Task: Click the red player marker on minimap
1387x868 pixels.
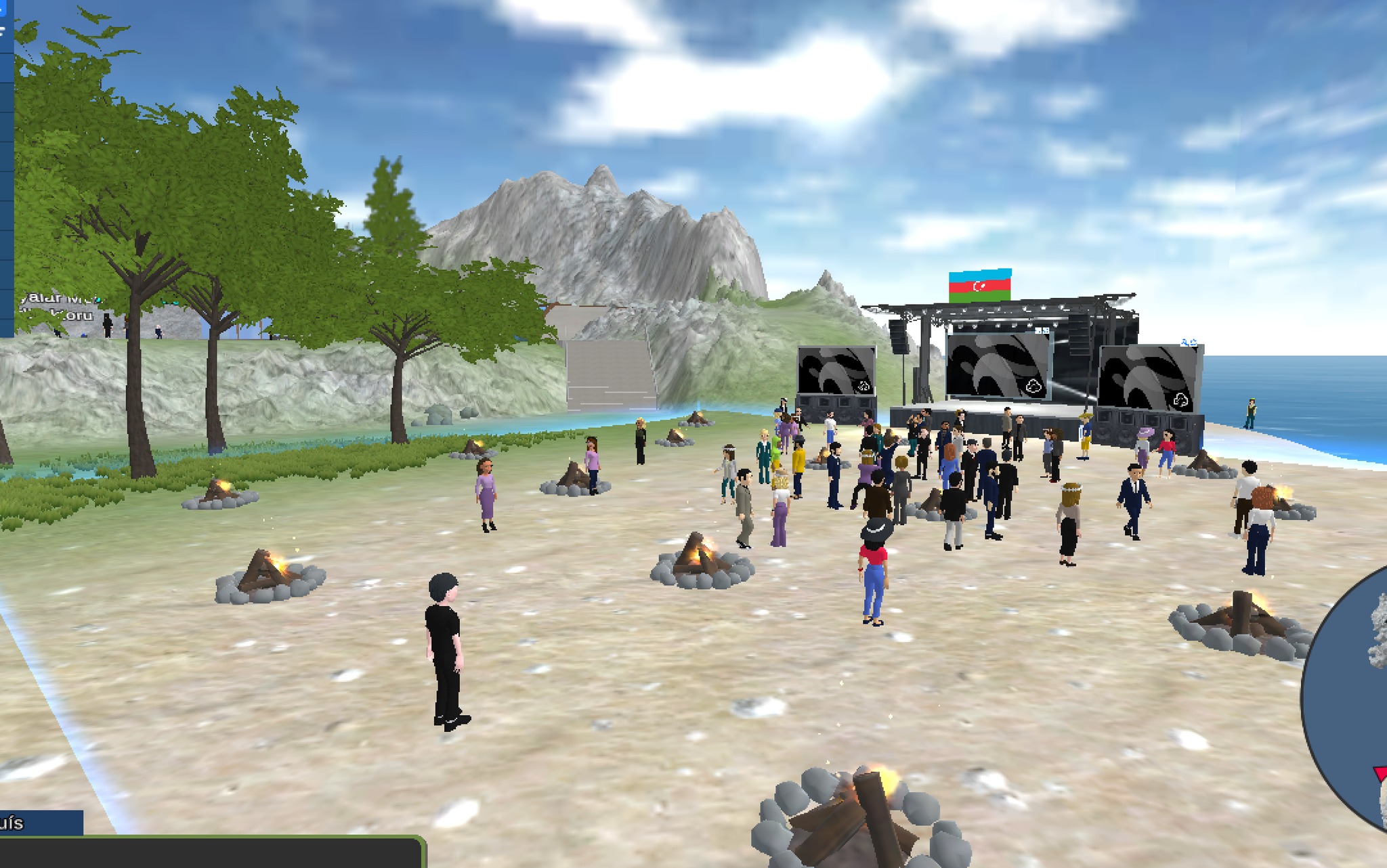Action: [1380, 774]
